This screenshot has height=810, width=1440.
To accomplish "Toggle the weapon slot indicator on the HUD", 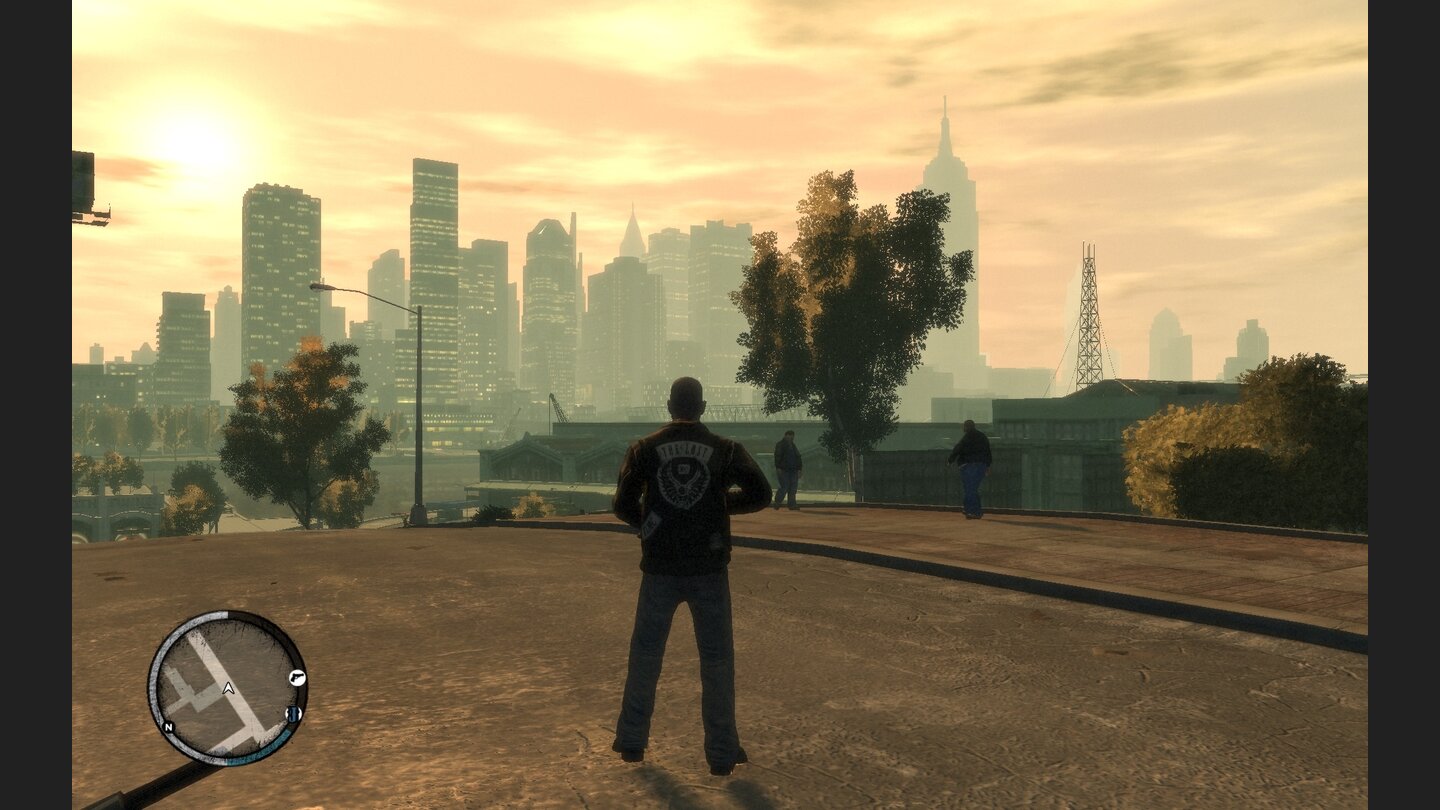I will click(298, 678).
